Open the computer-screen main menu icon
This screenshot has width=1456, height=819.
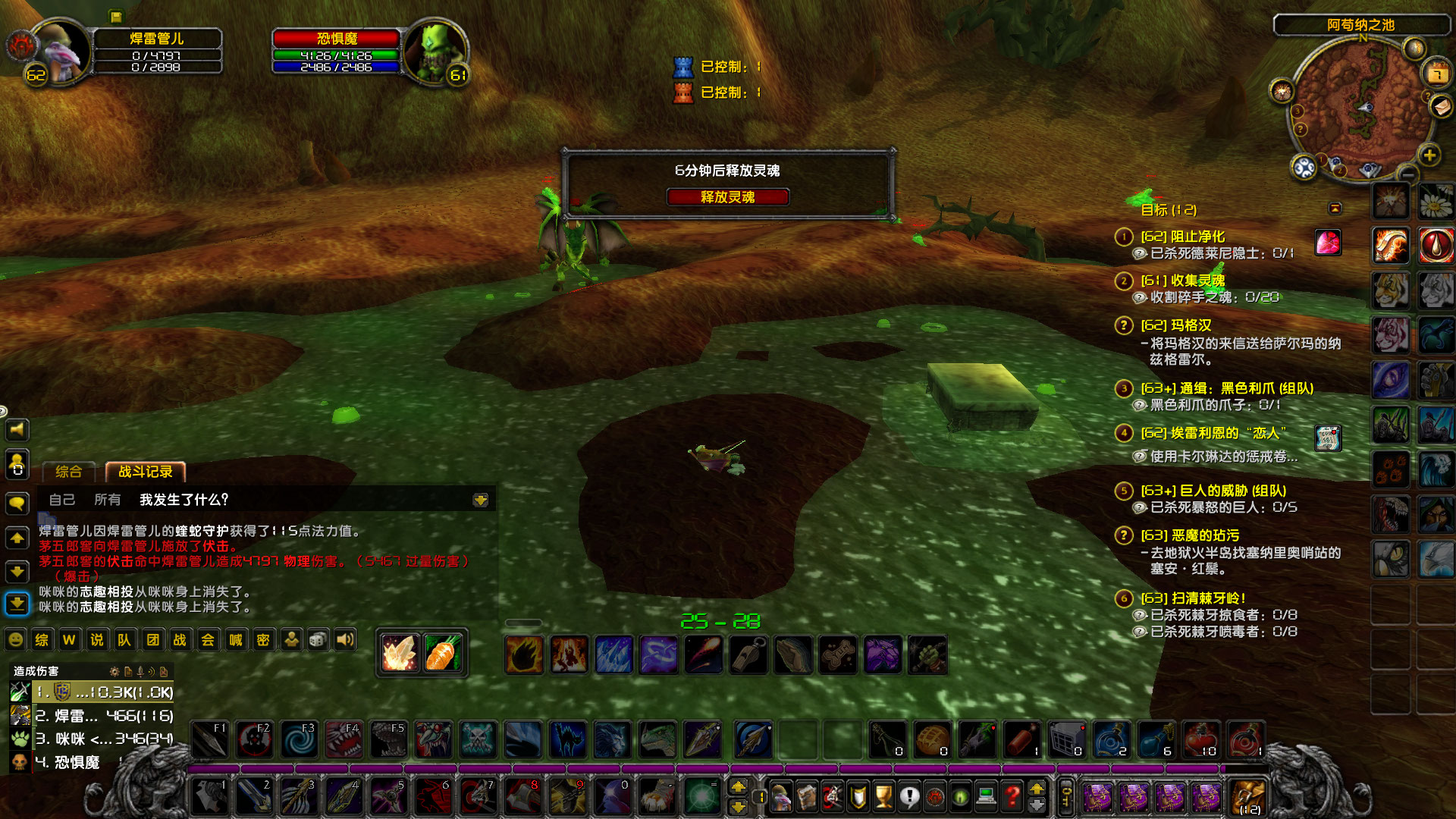tap(986, 797)
